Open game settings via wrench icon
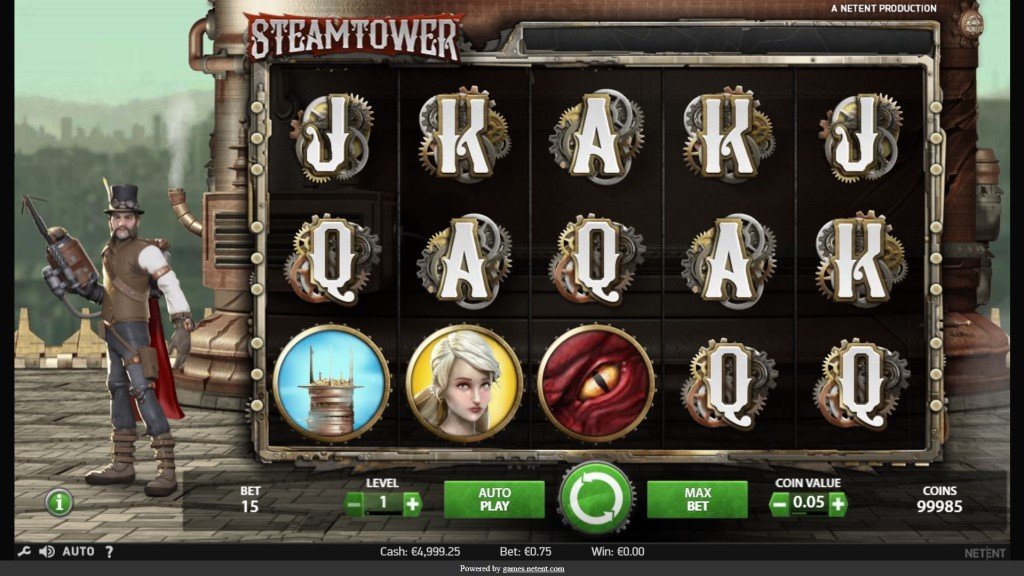The height and width of the screenshot is (576, 1024). point(23,551)
